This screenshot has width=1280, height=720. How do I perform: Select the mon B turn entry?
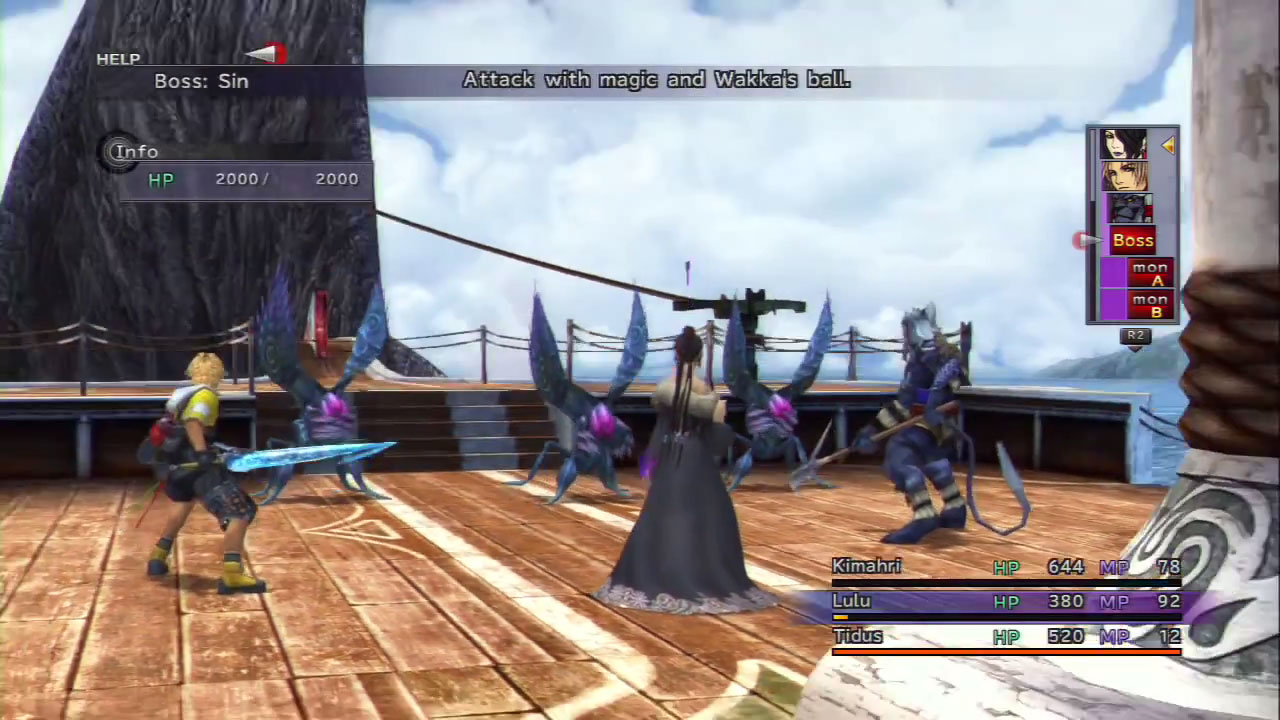click(1149, 304)
